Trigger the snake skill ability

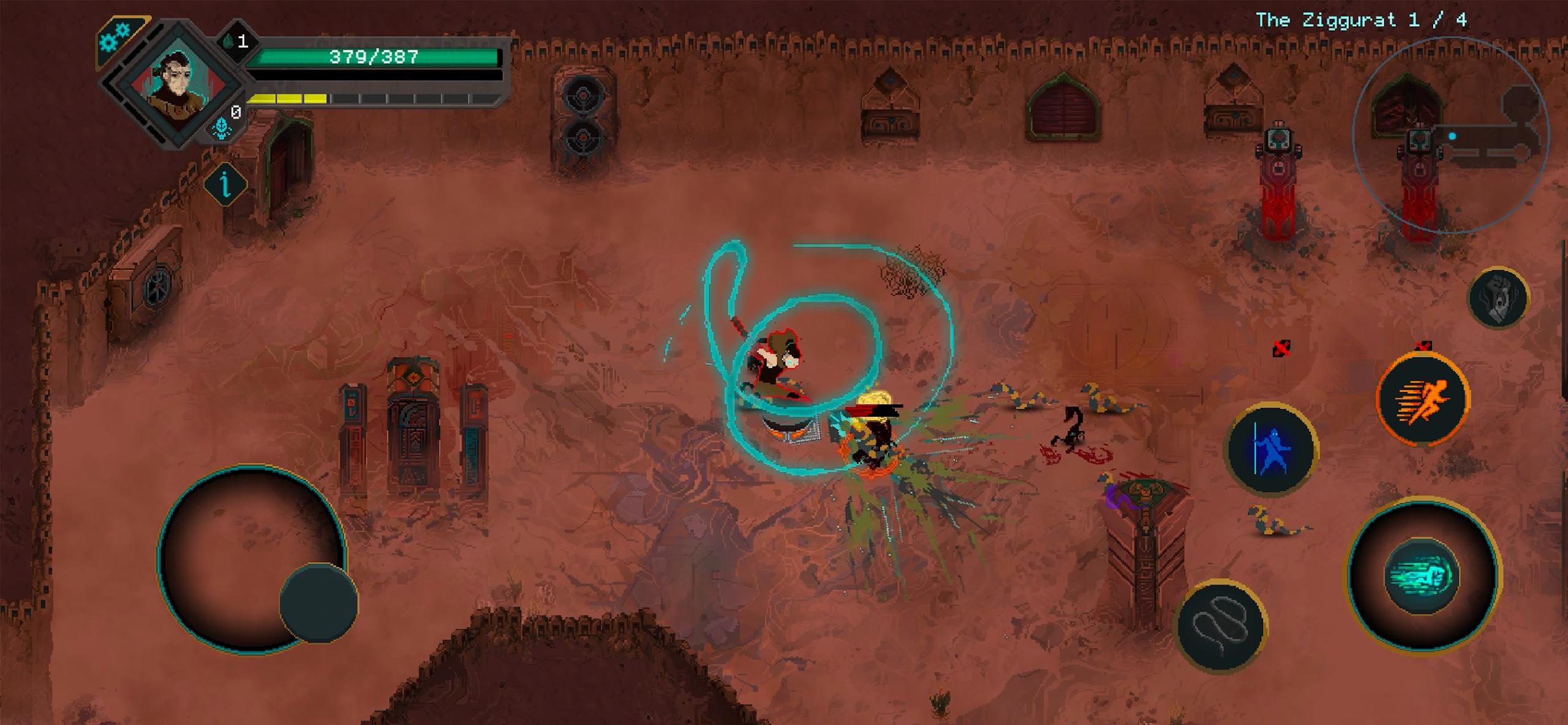pyautogui.click(x=1221, y=625)
